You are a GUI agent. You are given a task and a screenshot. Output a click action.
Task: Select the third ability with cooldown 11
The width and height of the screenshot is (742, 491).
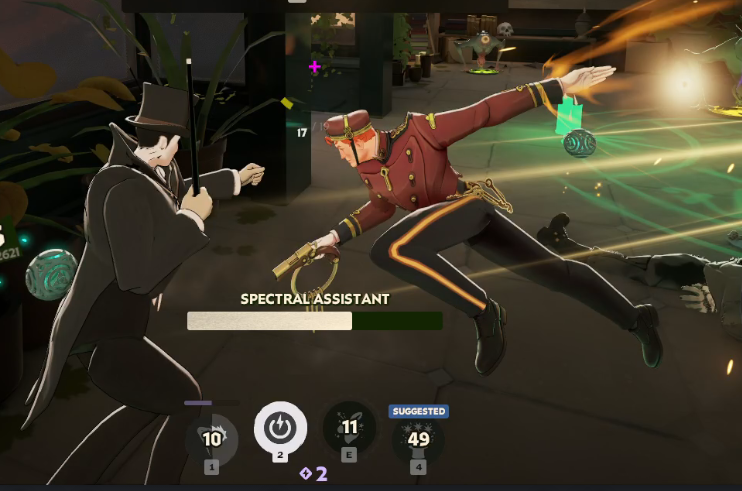point(350,428)
